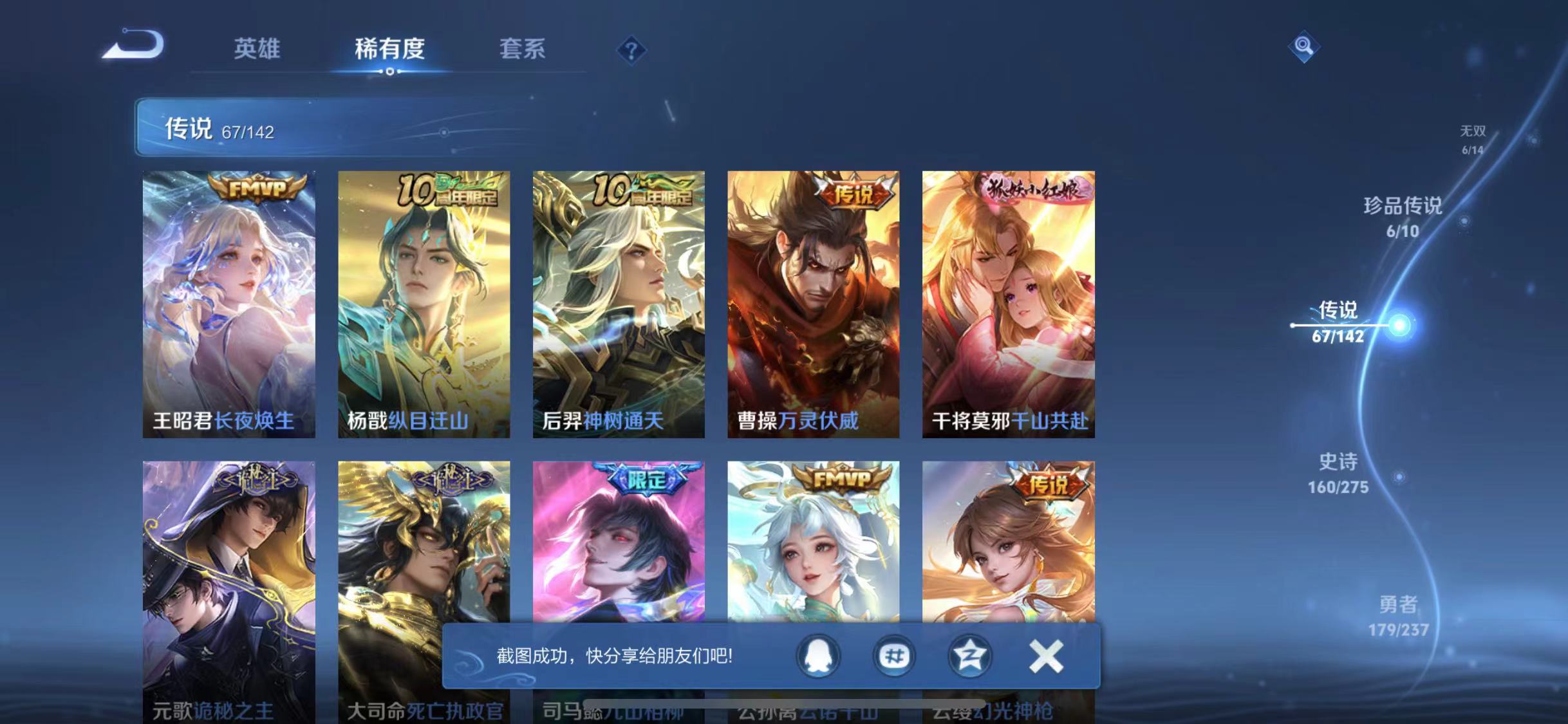
Task: Switch to the 套系 tab
Action: (x=523, y=50)
